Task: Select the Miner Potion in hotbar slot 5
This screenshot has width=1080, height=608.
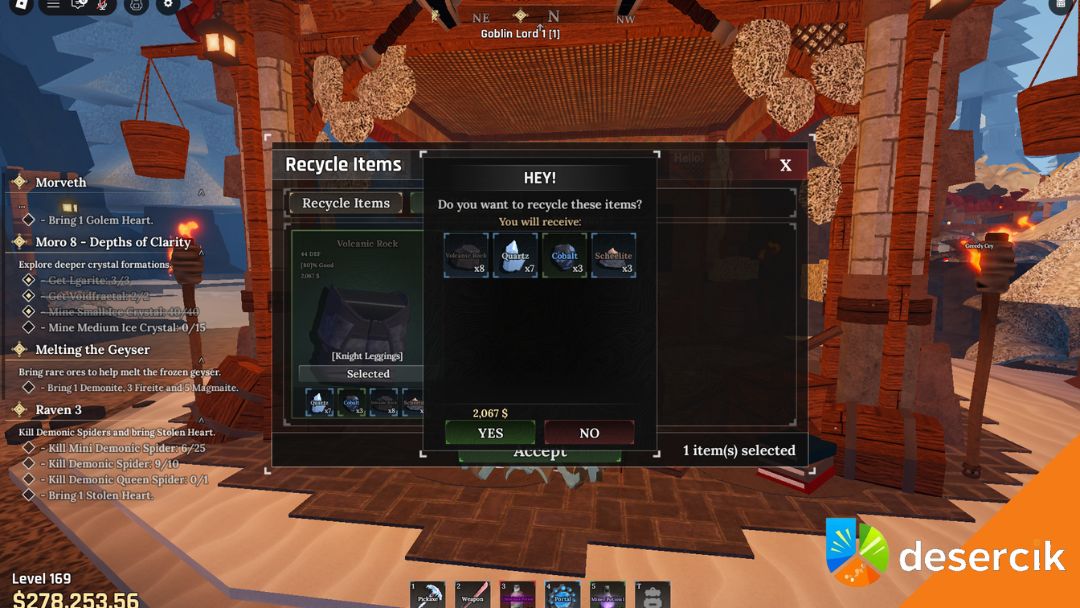Action: click(607, 595)
